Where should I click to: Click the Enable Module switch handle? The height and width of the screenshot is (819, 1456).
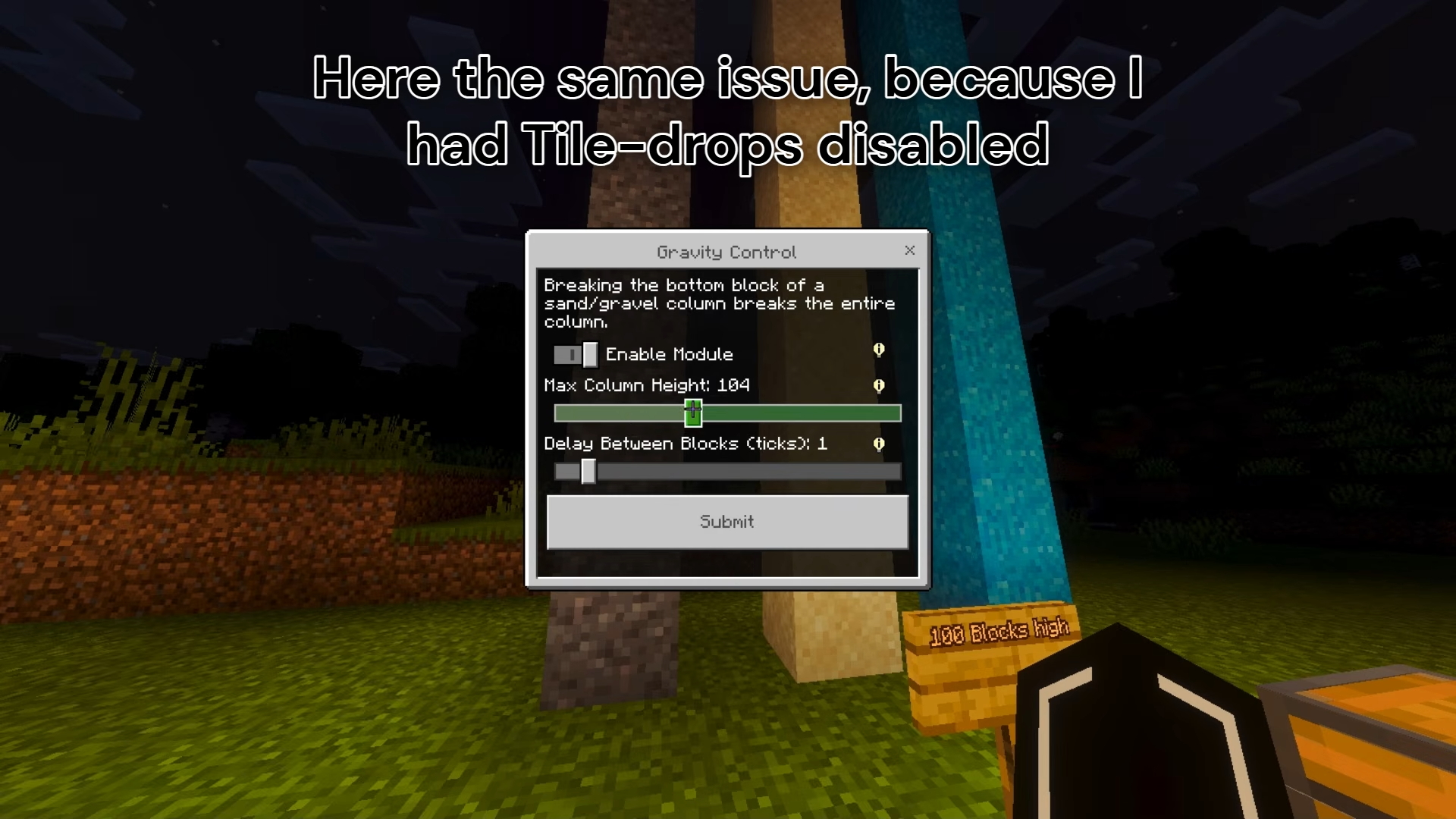[x=588, y=353]
